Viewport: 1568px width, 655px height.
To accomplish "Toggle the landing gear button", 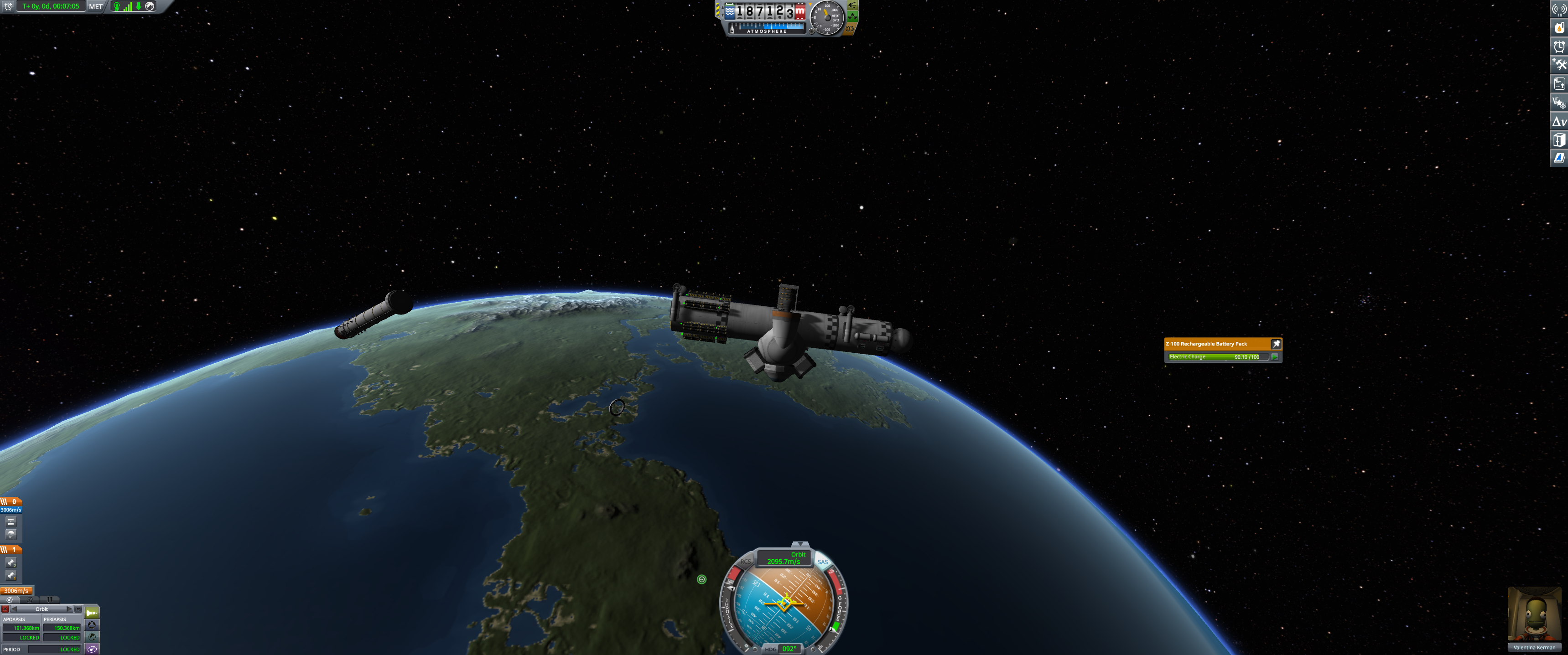I will click(853, 16).
